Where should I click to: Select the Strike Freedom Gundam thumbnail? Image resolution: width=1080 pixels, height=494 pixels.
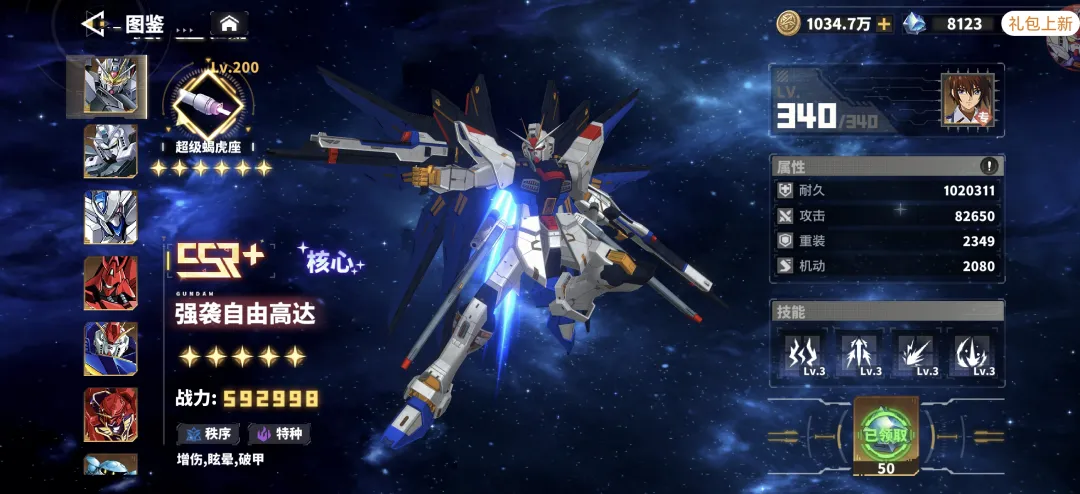[107, 85]
